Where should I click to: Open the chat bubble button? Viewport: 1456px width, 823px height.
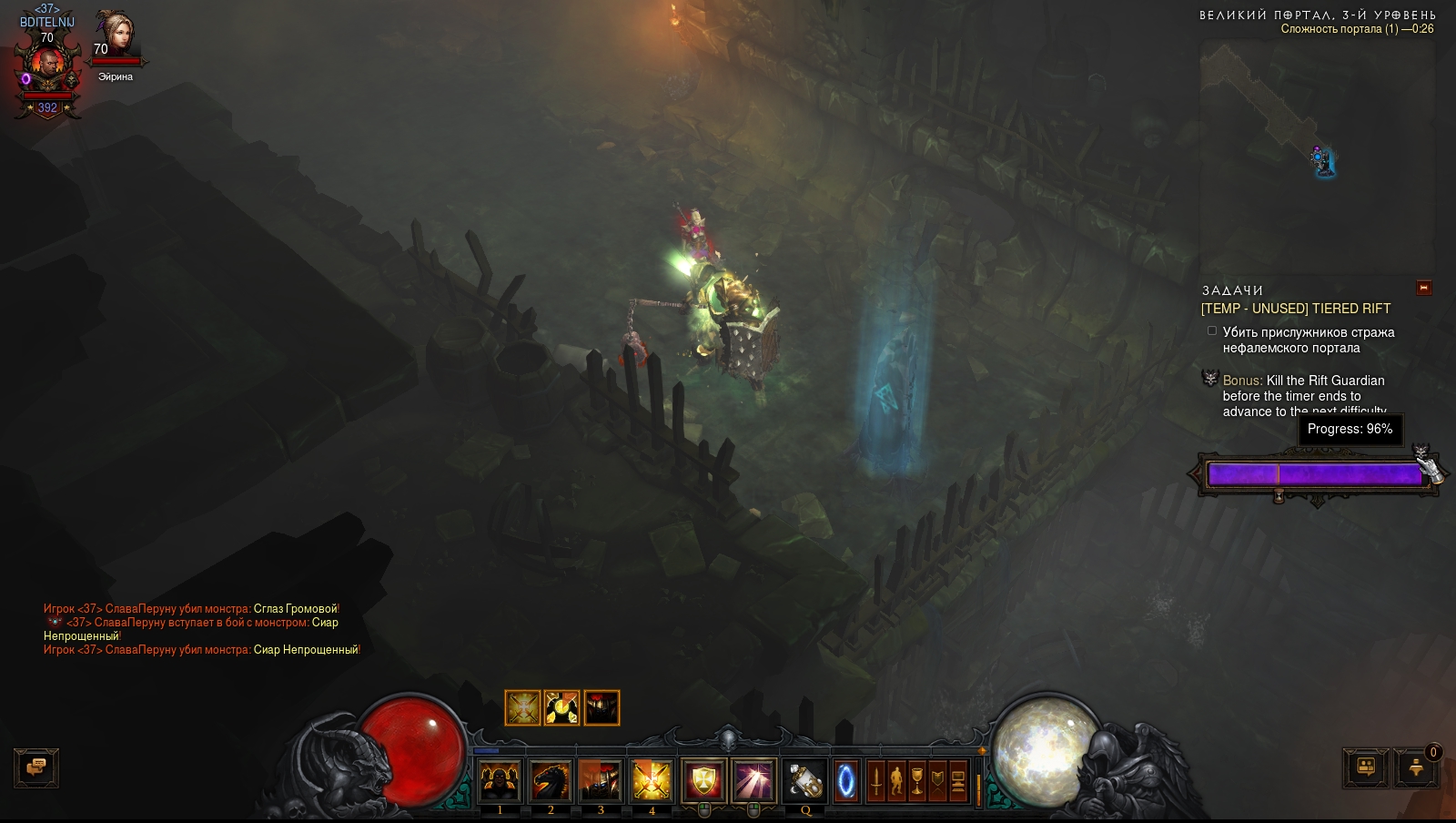click(36, 767)
